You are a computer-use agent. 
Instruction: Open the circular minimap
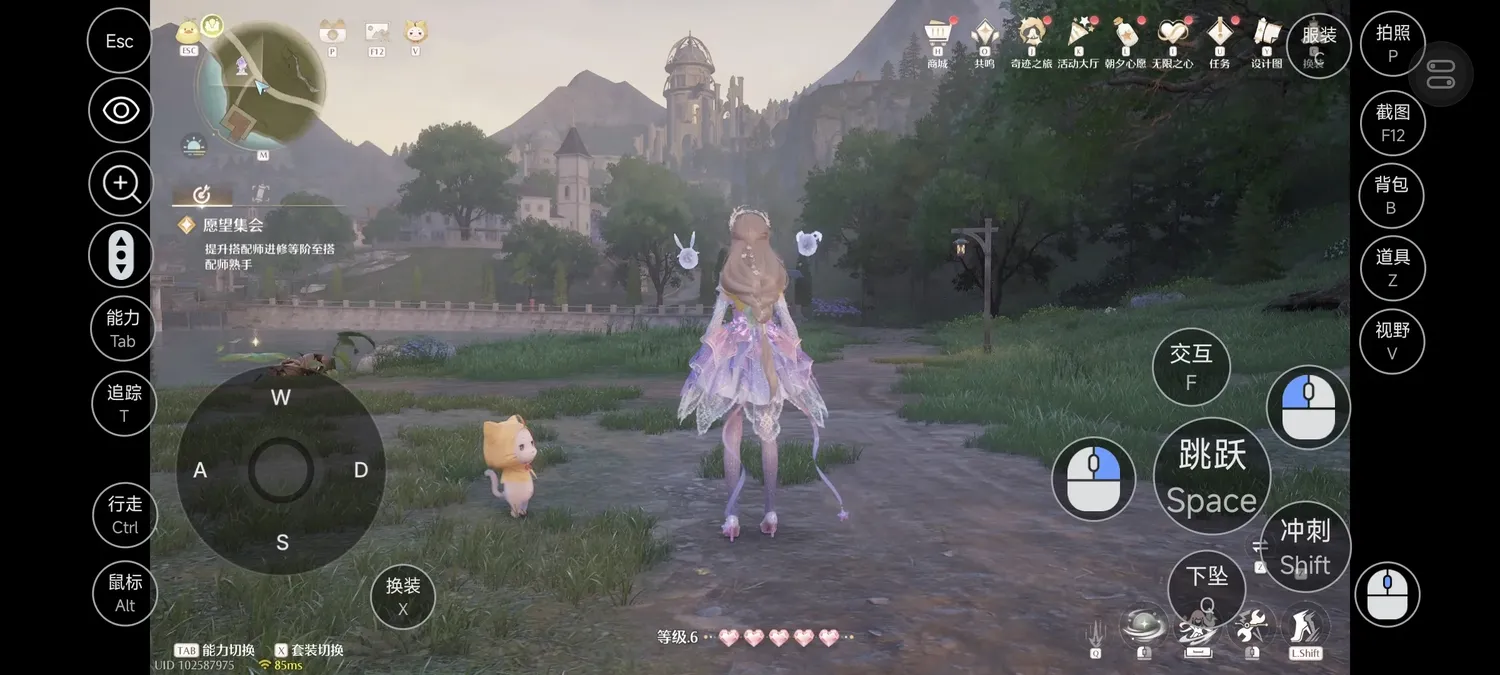coord(260,84)
